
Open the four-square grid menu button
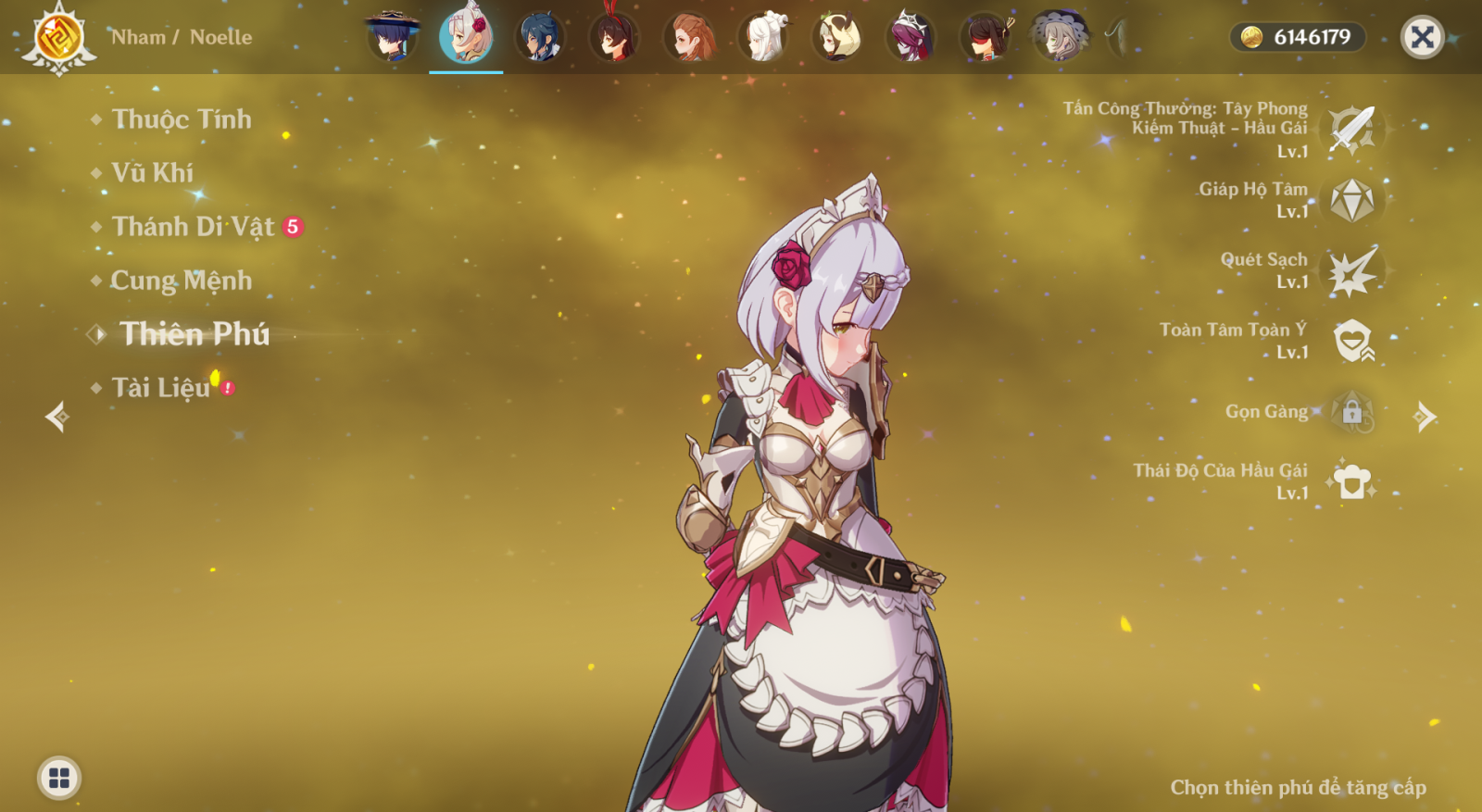pos(59,778)
